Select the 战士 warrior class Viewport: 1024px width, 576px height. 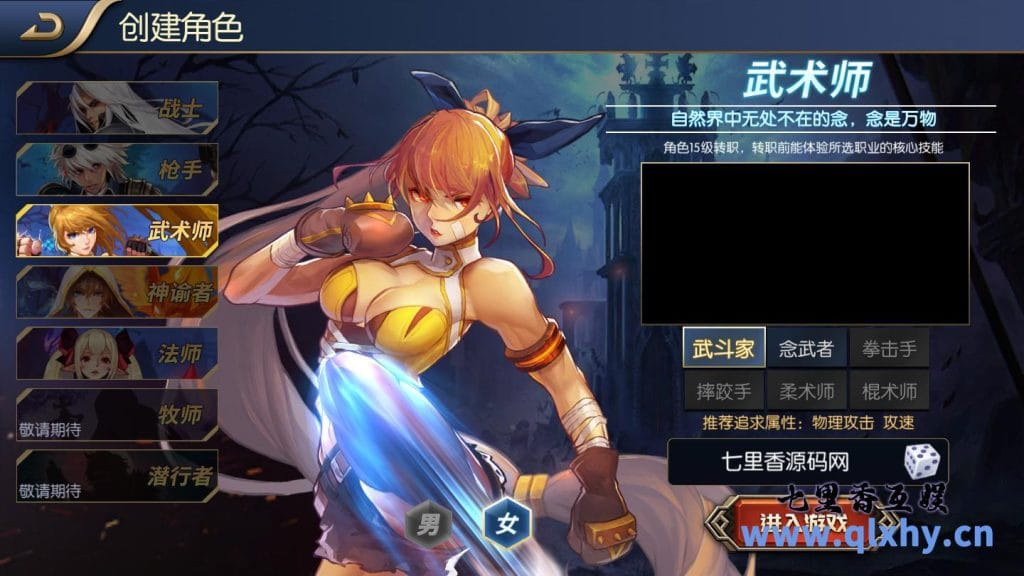117,107
